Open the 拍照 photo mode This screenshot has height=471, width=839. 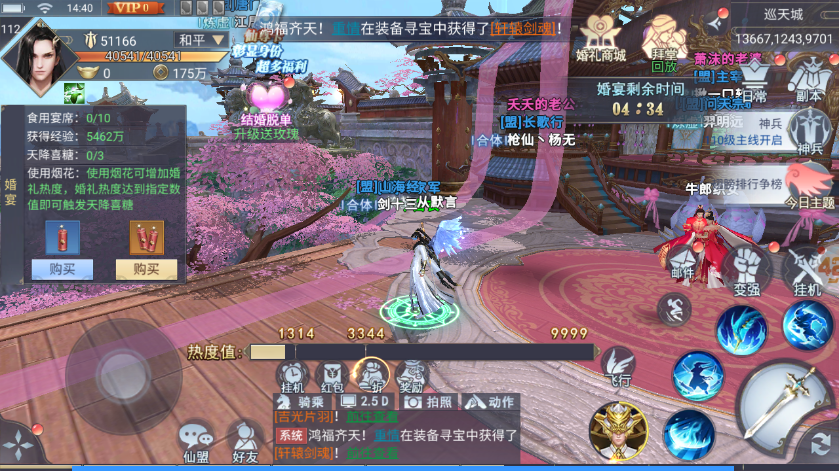pyautogui.click(x=431, y=401)
